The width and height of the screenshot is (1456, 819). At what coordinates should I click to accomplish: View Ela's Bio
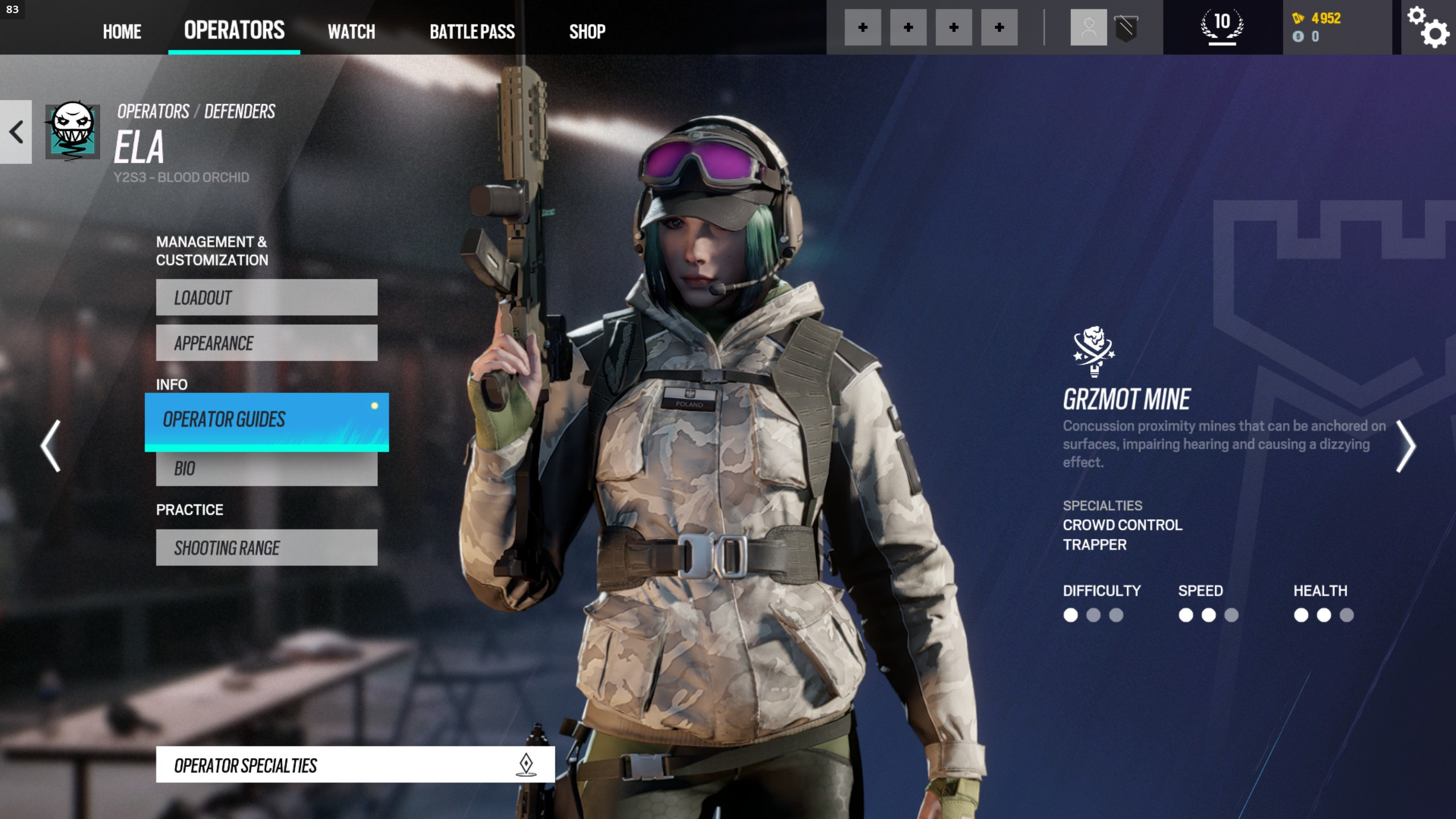click(x=266, y=469)
